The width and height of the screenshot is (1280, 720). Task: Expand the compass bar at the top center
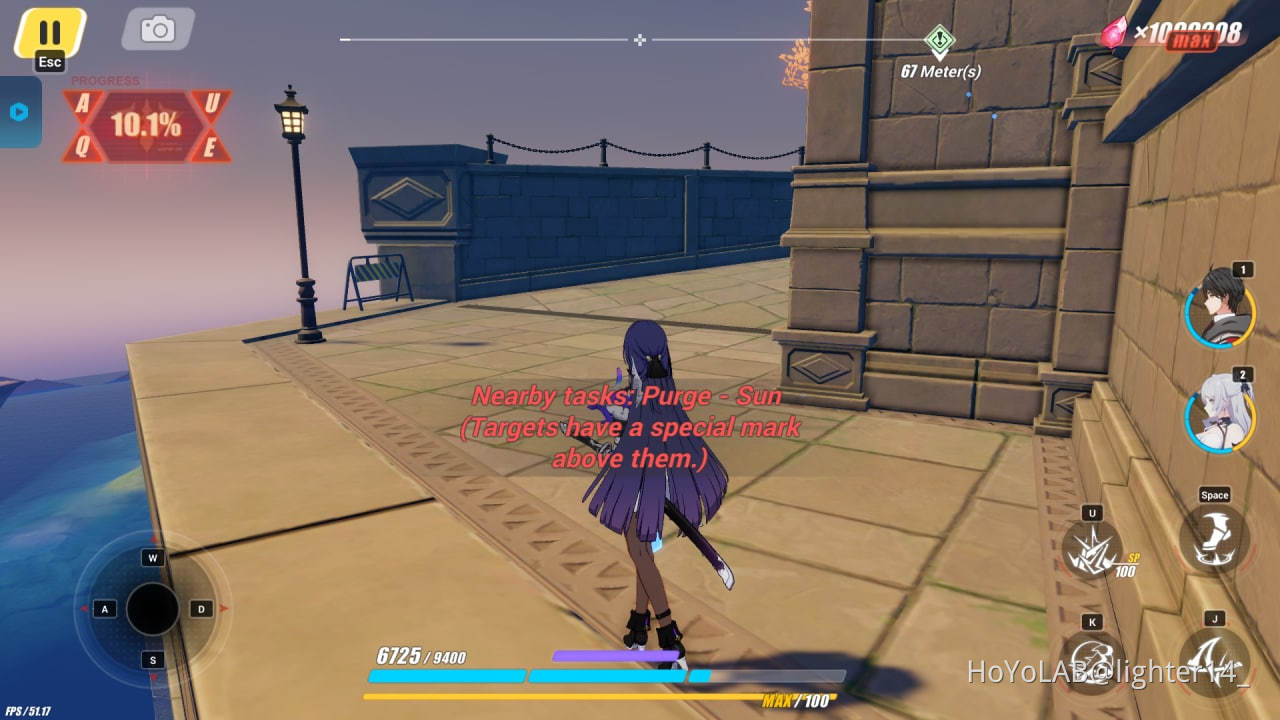pyautogui.click(x=639, y=40)
